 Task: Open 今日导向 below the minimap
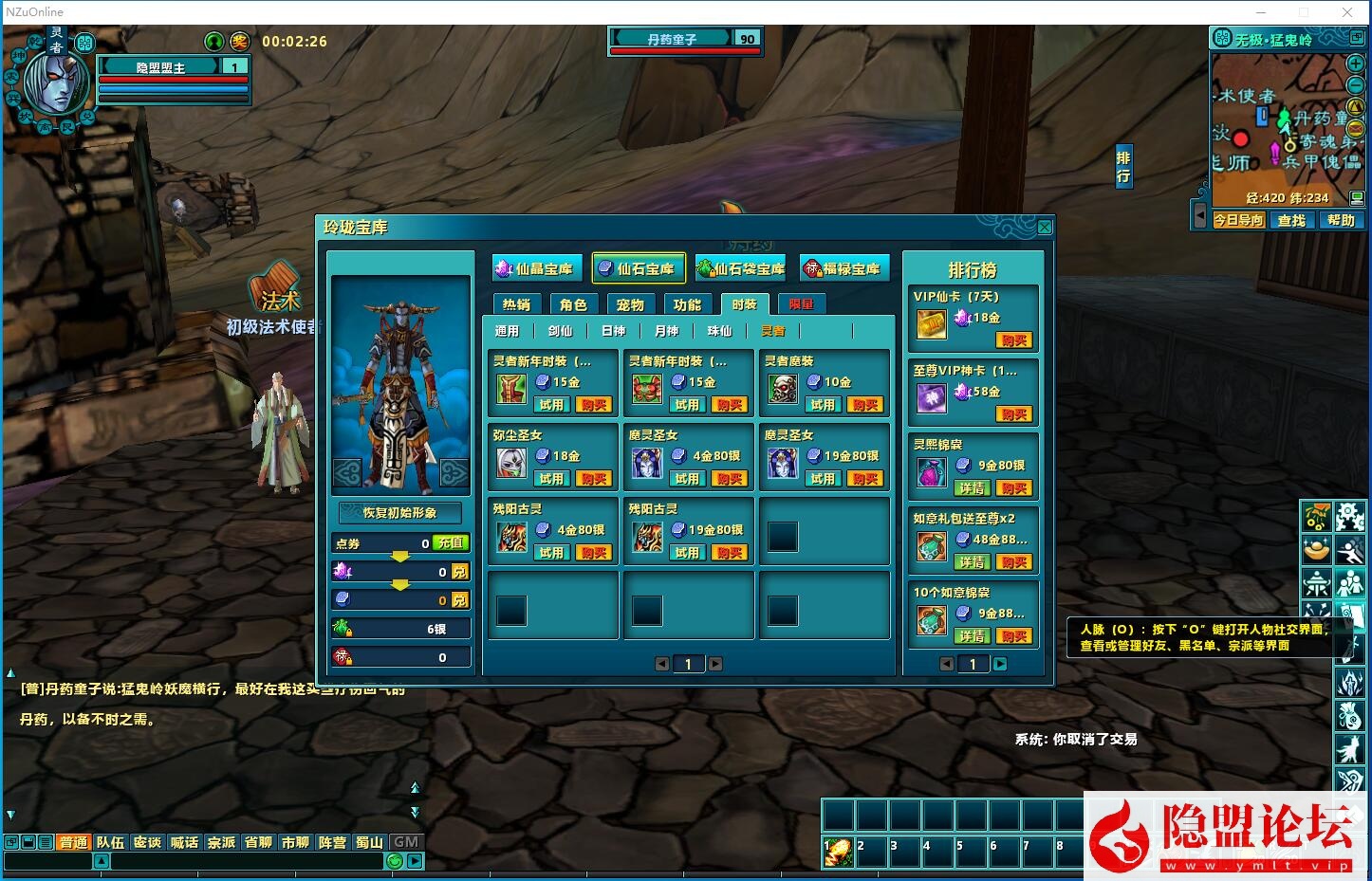pos(1239,220)
